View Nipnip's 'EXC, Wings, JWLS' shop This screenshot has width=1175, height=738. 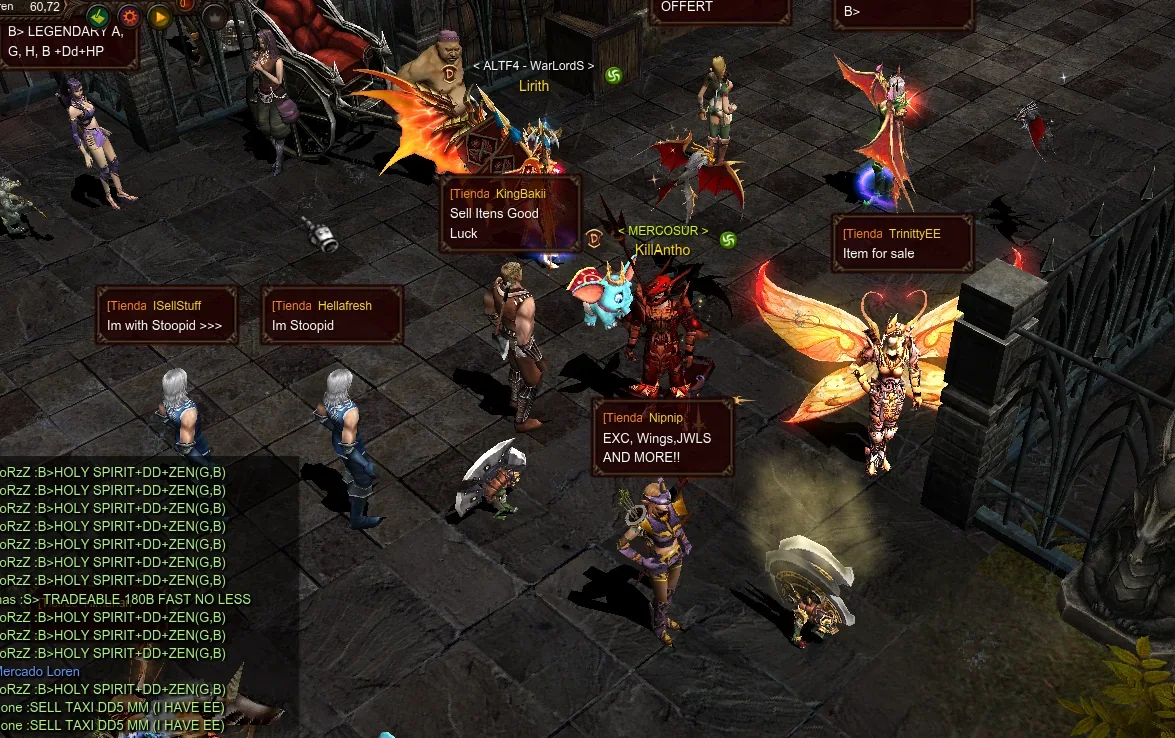663,438
